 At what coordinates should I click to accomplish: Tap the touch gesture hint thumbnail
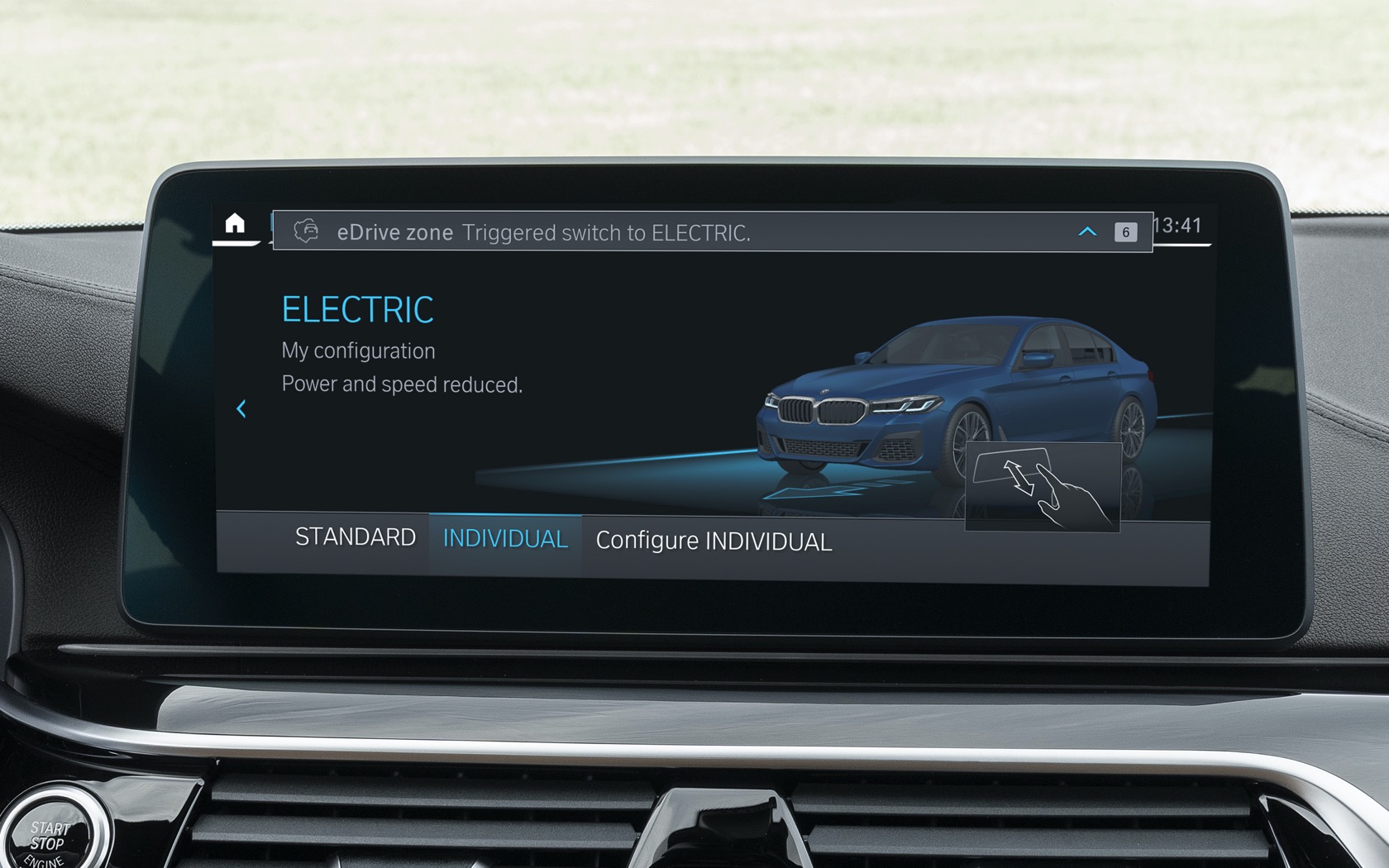coord(1042,486)
